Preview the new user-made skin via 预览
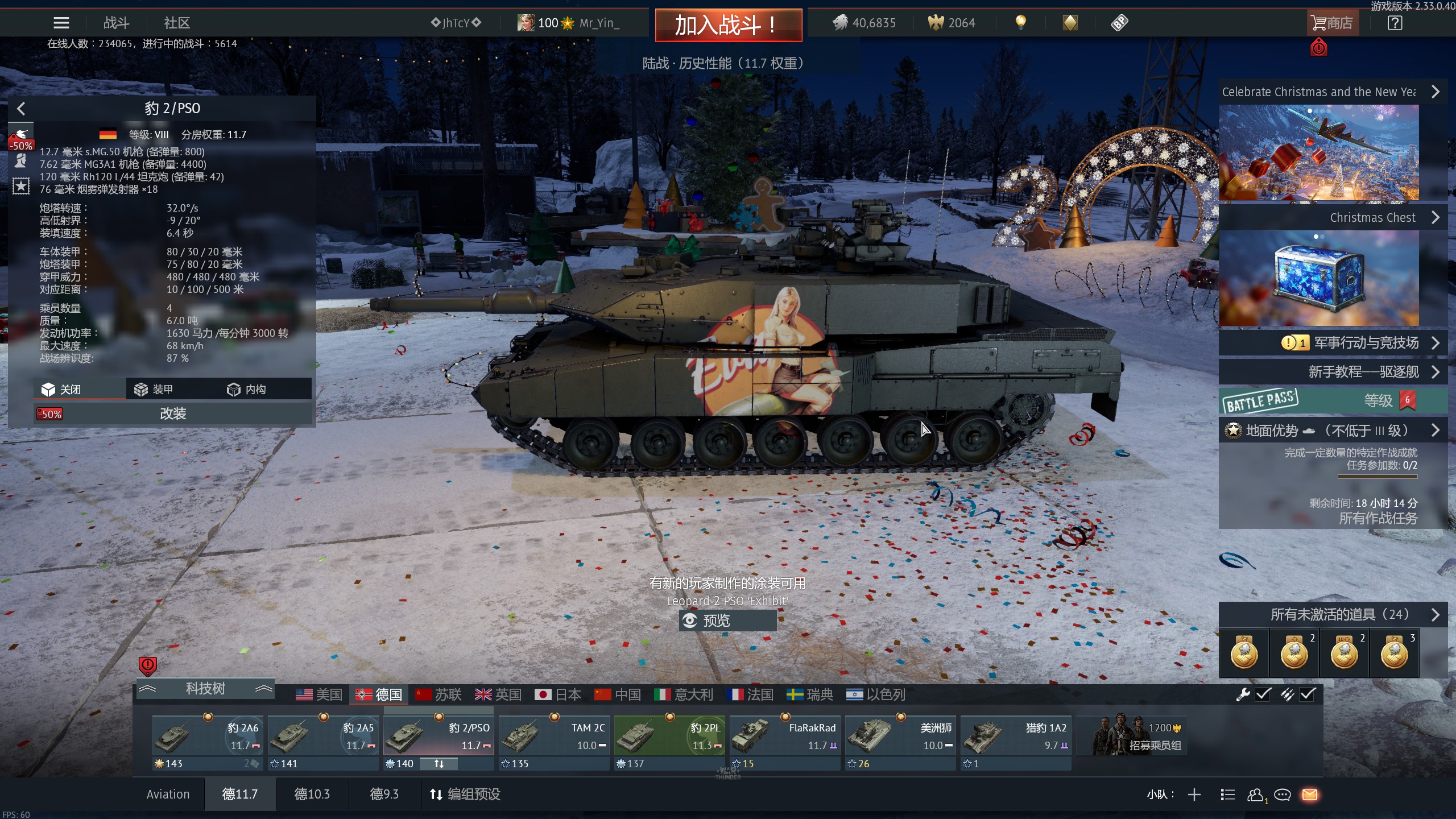 pyautogui.click(x=727, y=621)
